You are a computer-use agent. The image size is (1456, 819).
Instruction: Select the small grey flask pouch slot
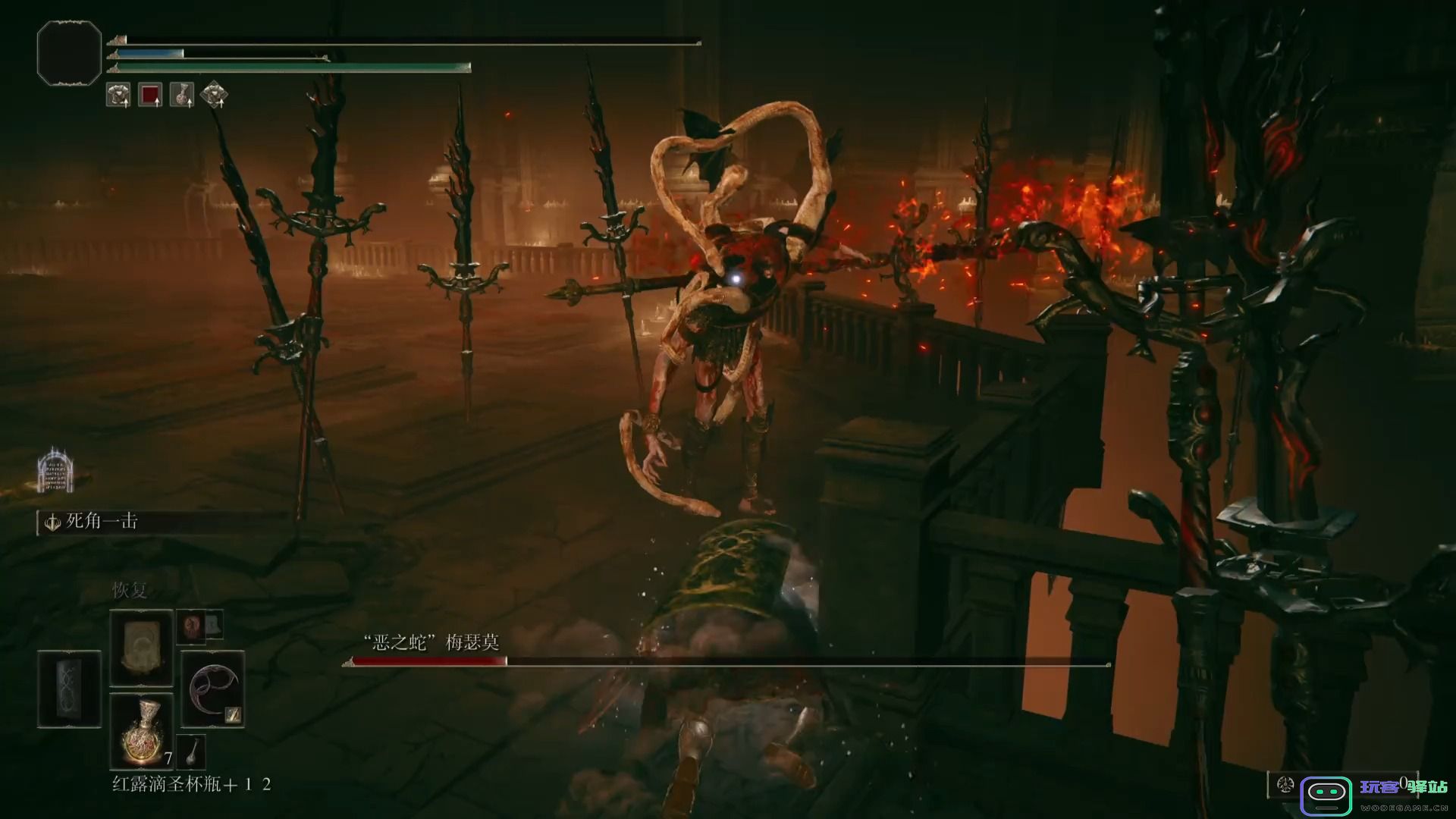point(190,751)
